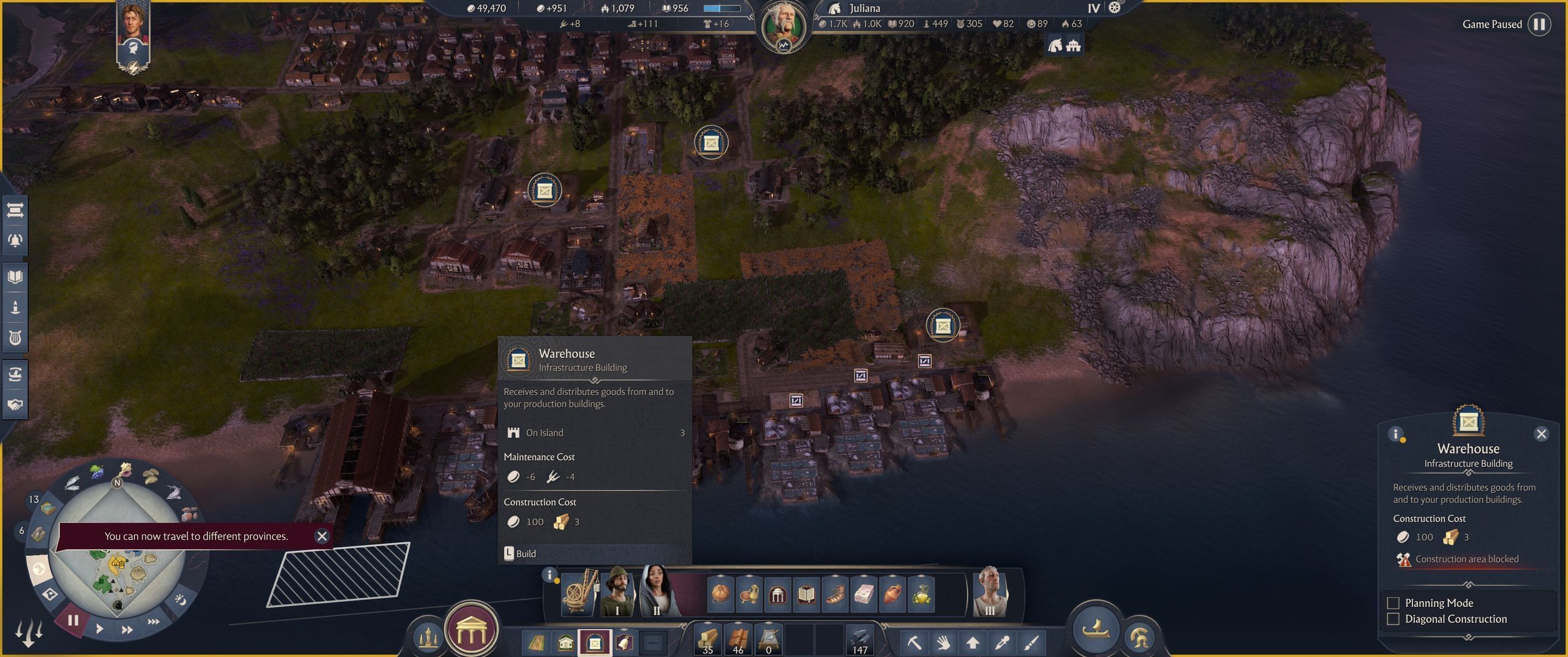Close the Warehouse info panel
Image resolution: width=1568 pixels, height=657 pixels.
1541,434
